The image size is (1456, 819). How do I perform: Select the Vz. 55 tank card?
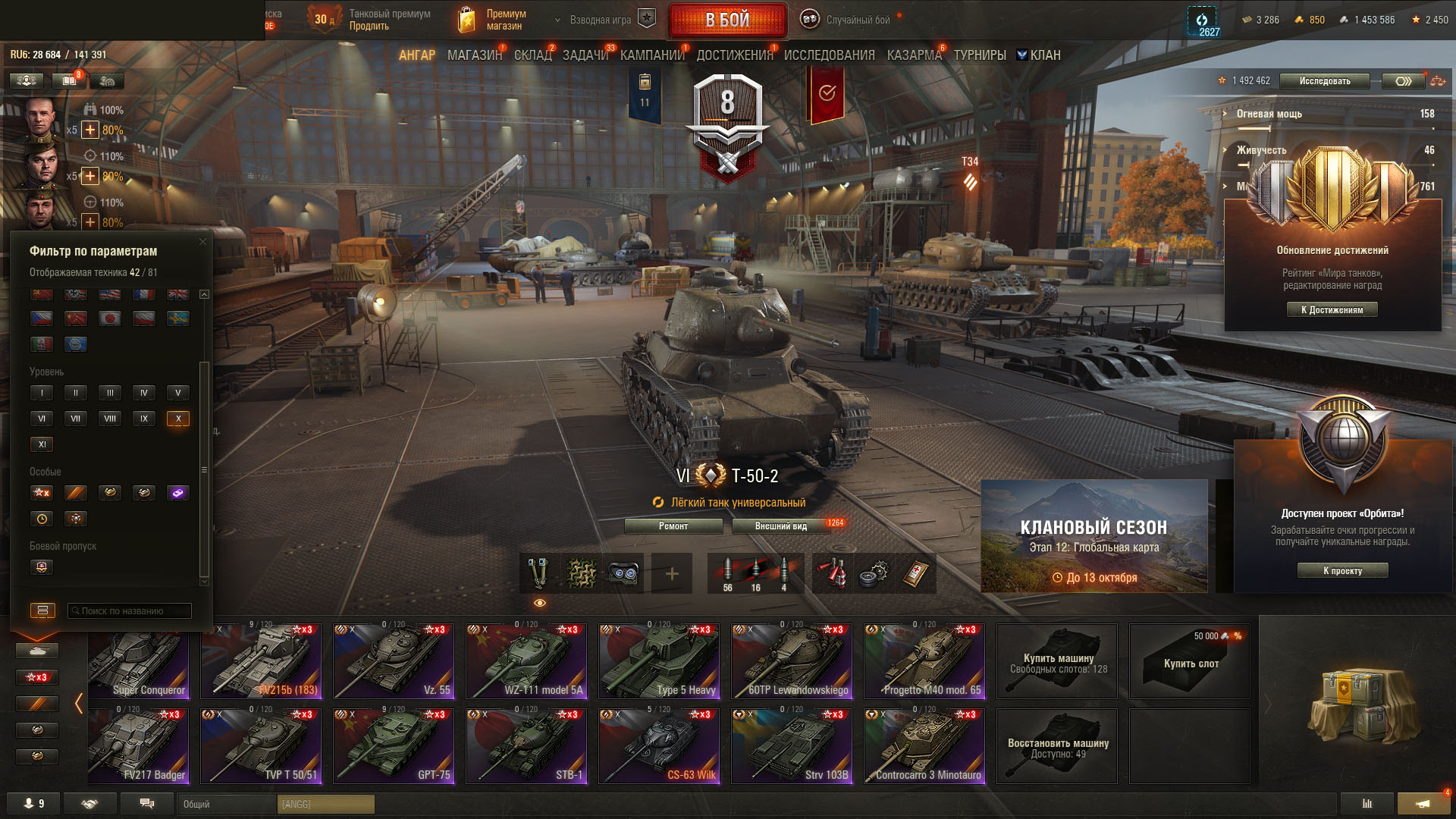pyautogui.click(x=393, y=661)
